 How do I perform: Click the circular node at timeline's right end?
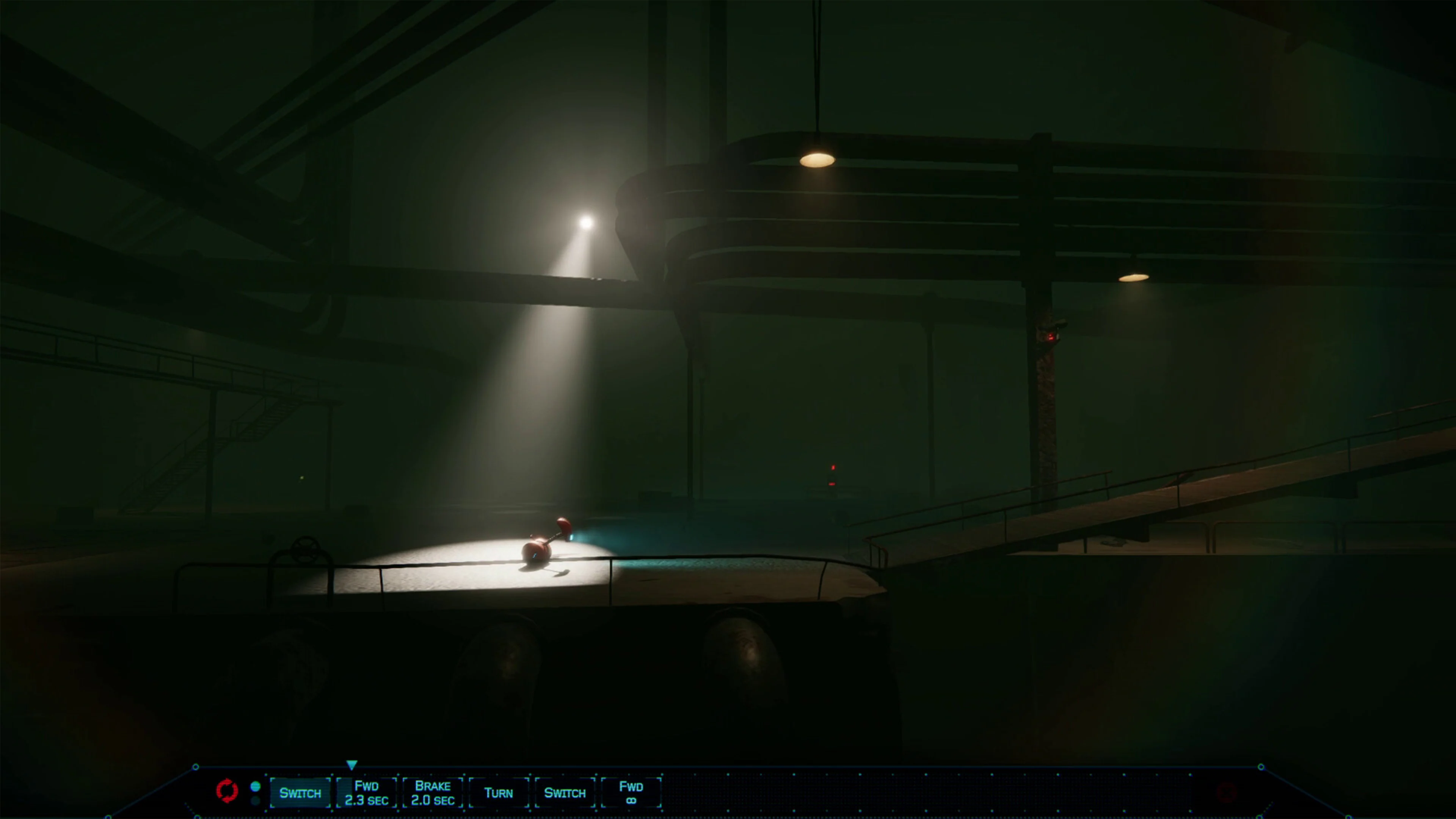(1261, 767)
